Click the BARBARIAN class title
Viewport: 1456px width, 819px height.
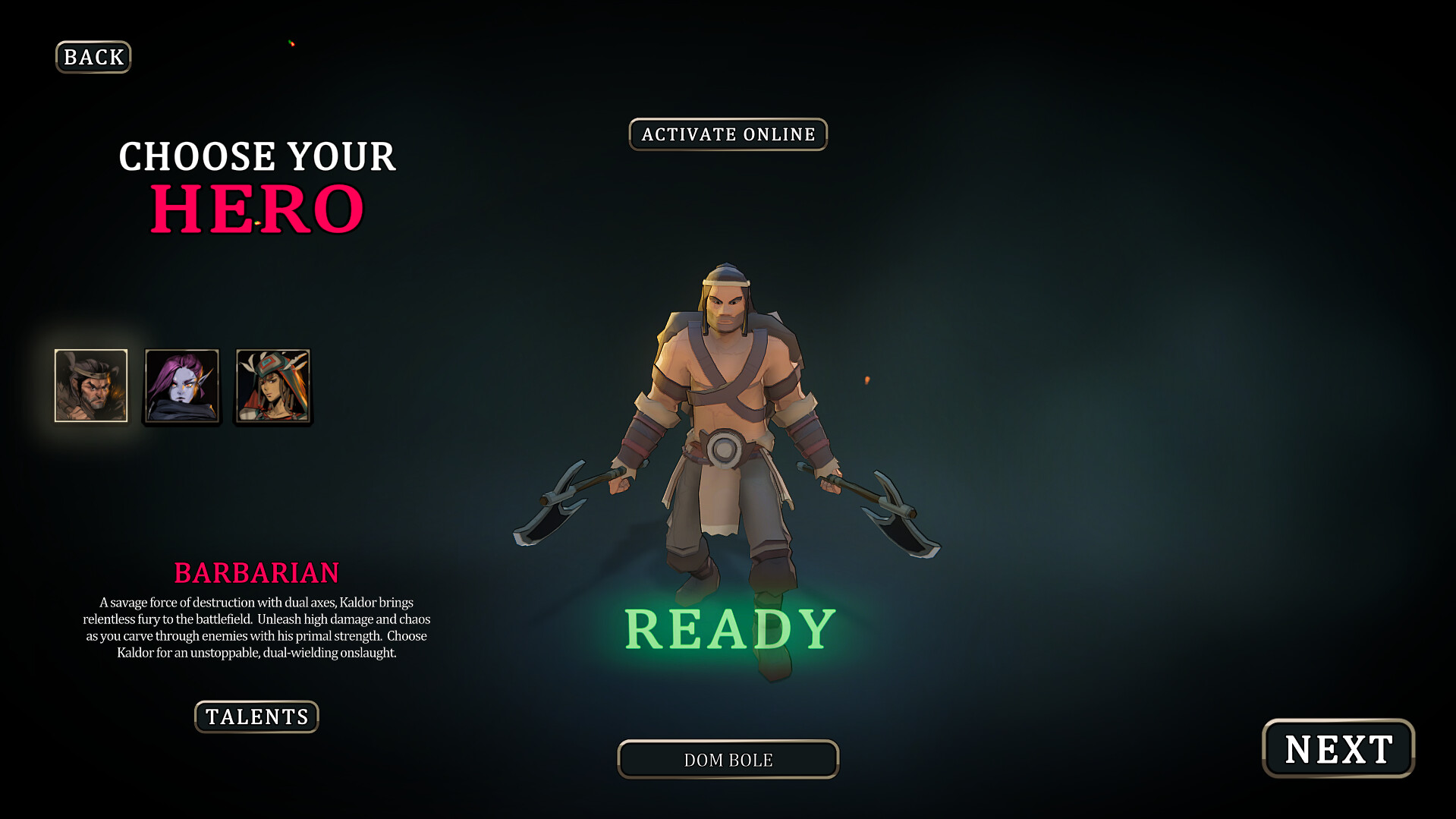pos(256,573)
